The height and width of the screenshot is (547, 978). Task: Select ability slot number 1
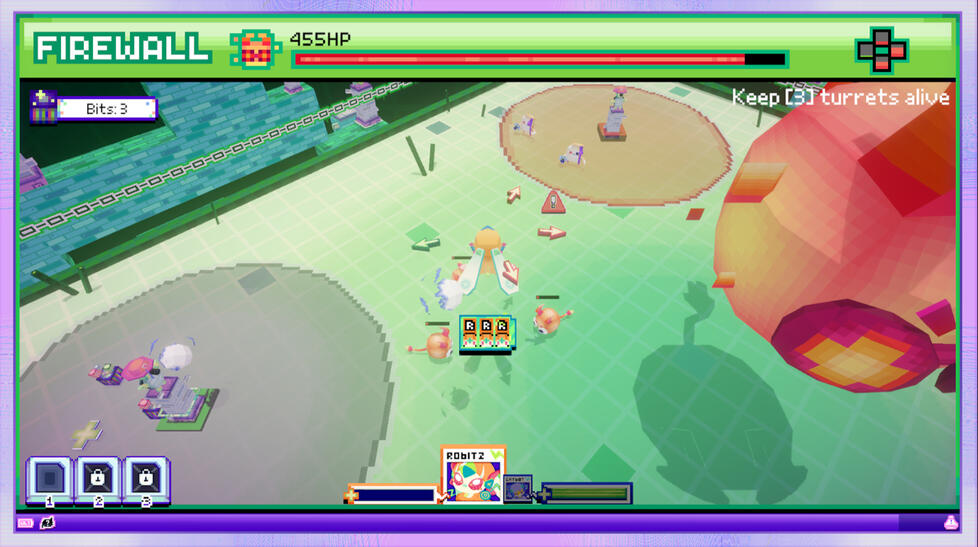coord(49,479)
